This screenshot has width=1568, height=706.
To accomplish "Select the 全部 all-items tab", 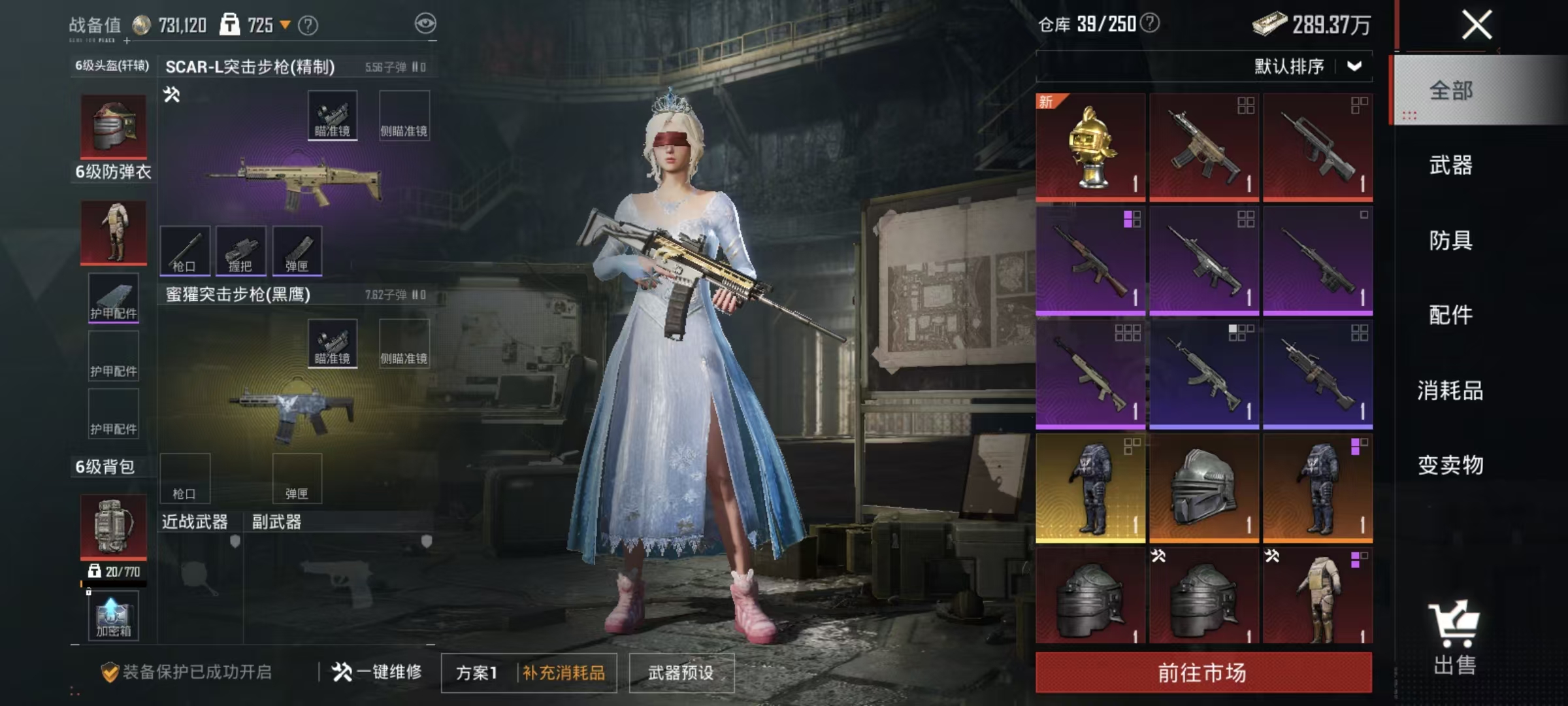I will point(1450,90).
